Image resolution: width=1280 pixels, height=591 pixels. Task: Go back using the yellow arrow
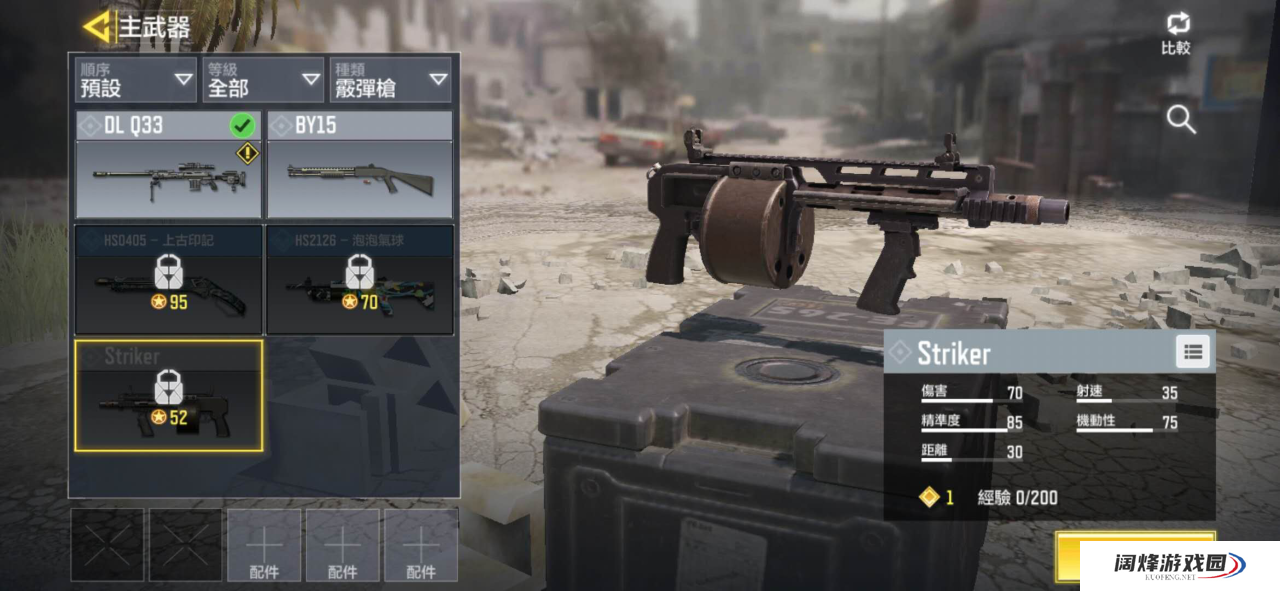point(96,27)
